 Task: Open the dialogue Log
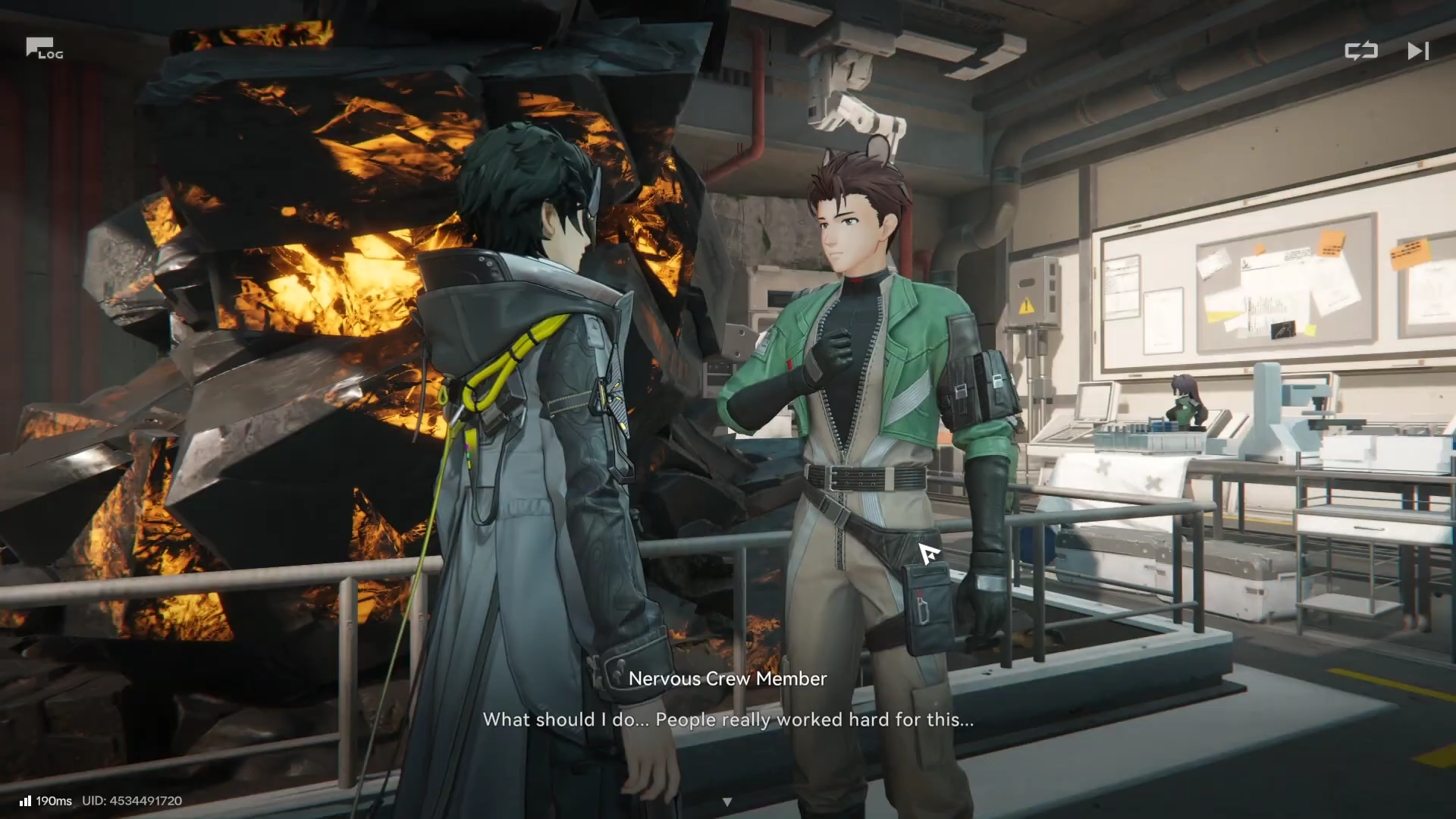point(44,49)
